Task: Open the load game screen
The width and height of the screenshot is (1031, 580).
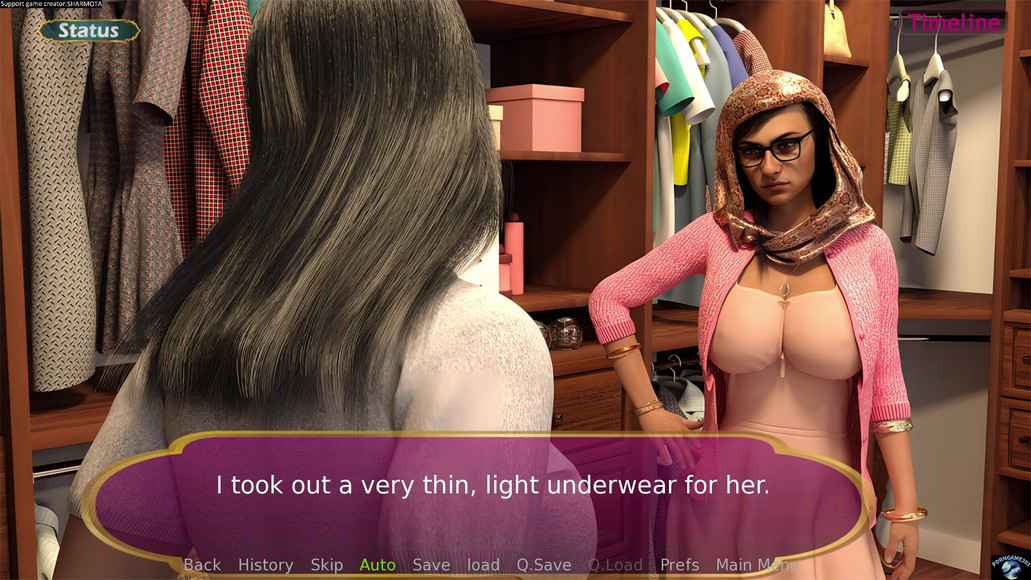Action: 483,565
